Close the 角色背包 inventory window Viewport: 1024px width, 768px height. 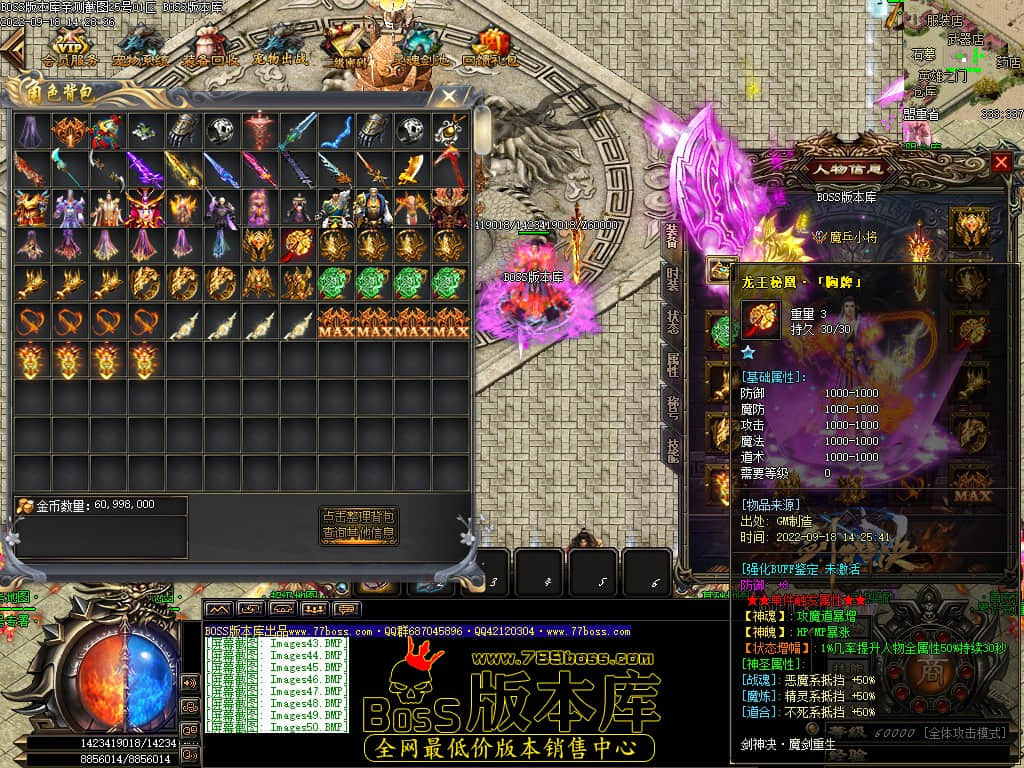coord(450,97)
